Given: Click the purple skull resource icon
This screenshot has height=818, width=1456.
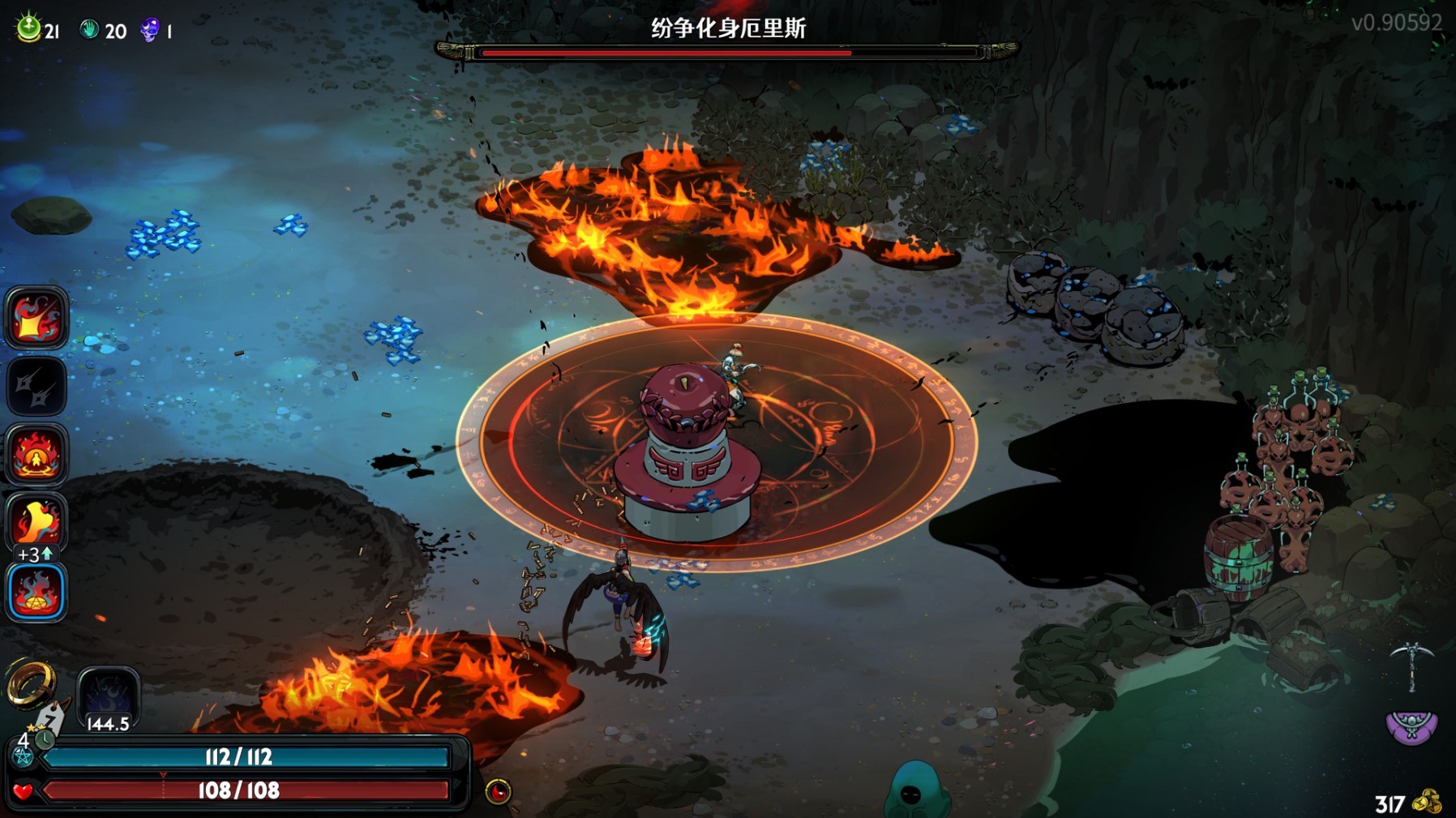Looking at the screenshot, I should pos(150,31).
